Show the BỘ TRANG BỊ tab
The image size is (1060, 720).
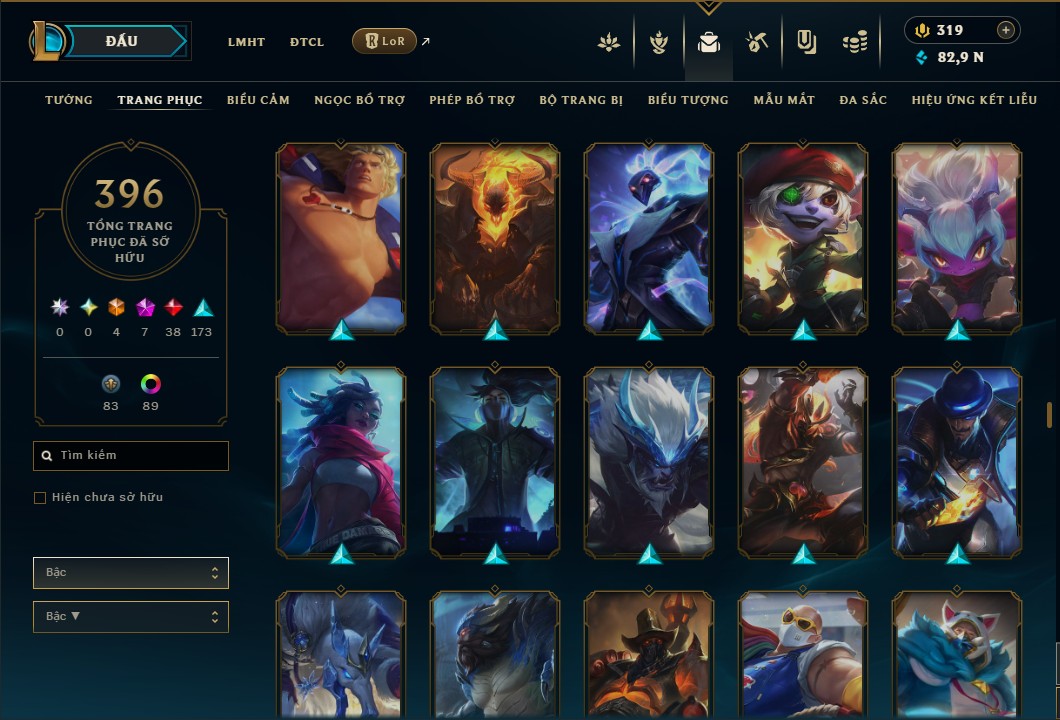coord(581,100)
